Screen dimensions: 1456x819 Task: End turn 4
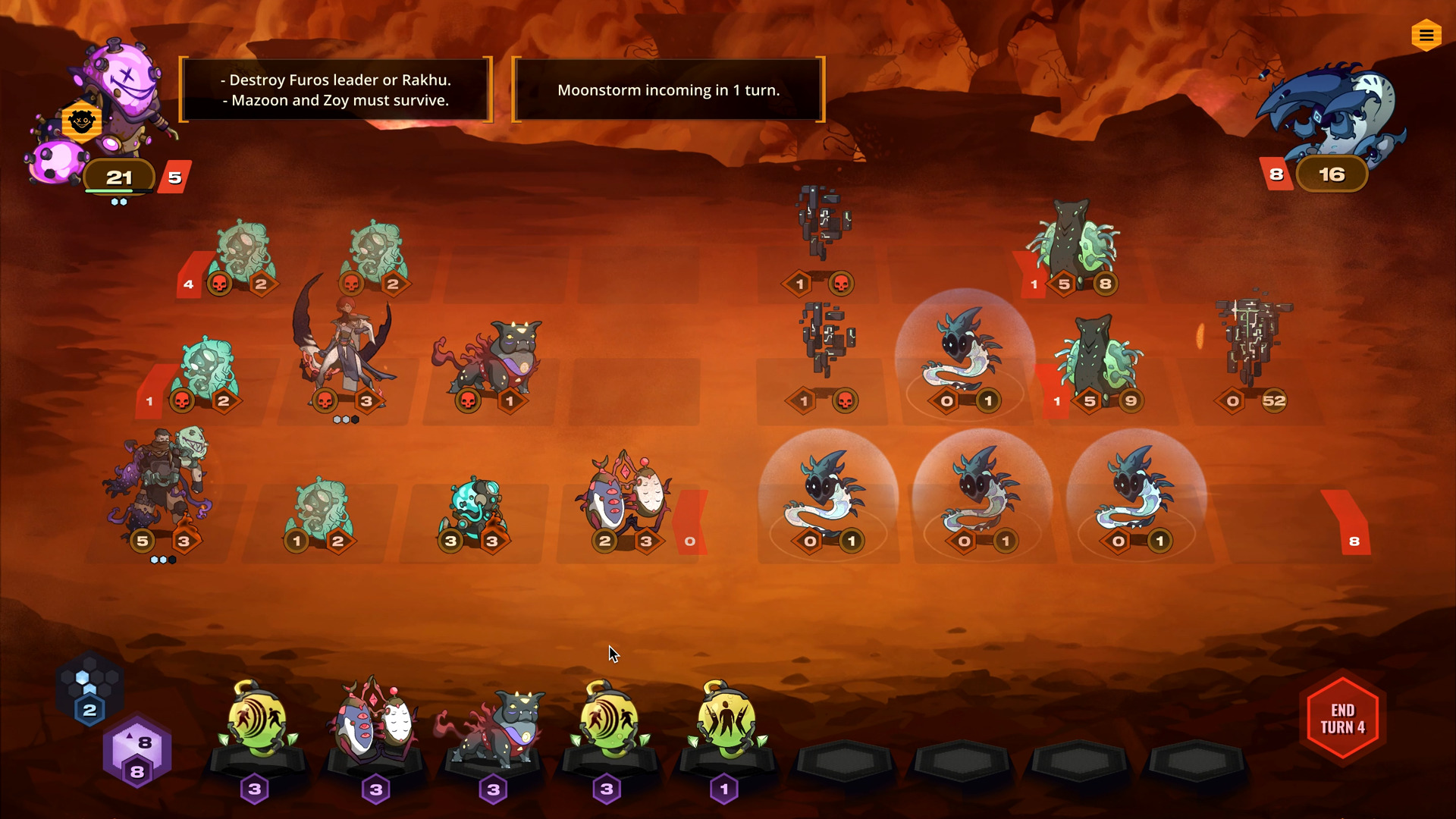pos(1342,718)
